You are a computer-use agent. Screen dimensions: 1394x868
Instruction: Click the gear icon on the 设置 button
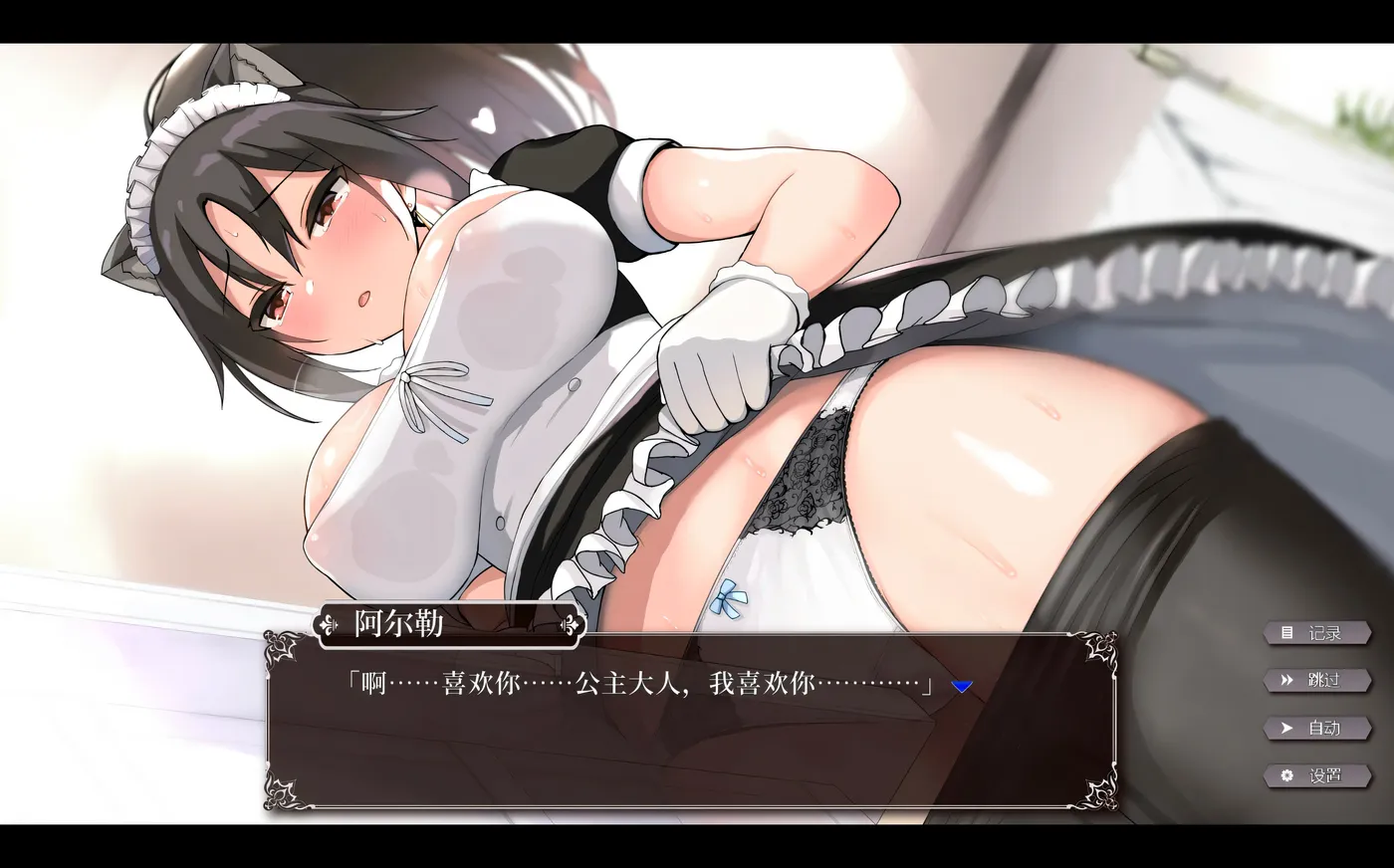[1286, 776]
